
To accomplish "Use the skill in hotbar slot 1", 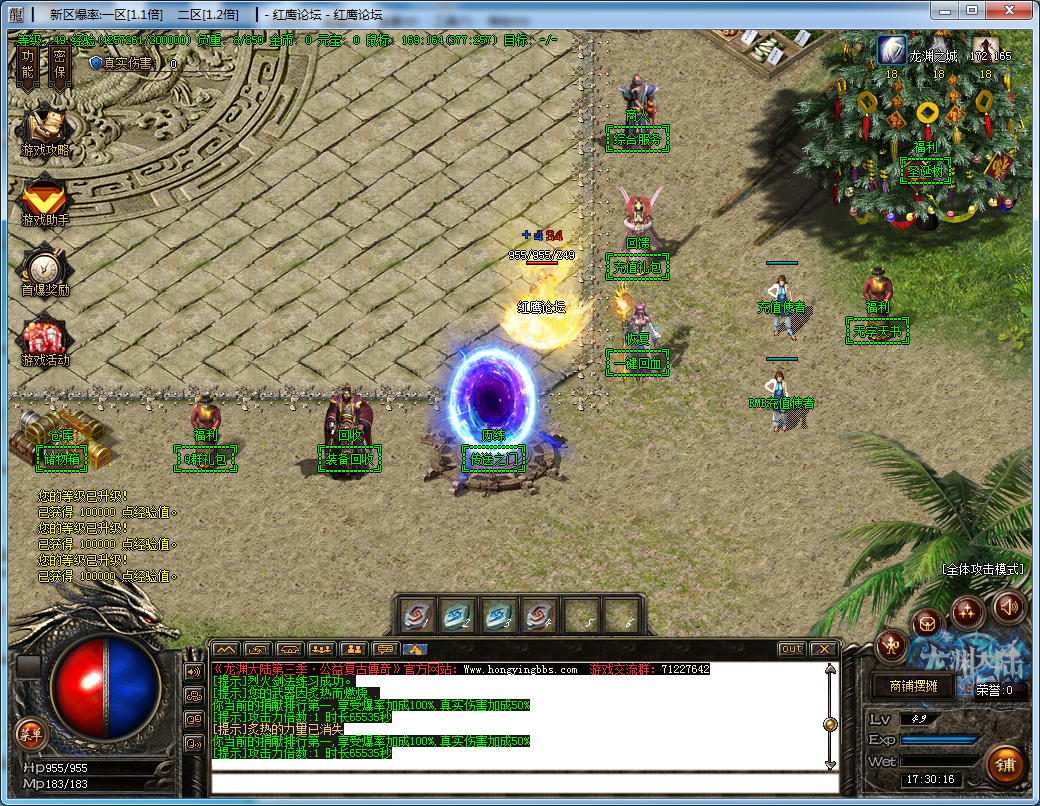I will [418, 616].
